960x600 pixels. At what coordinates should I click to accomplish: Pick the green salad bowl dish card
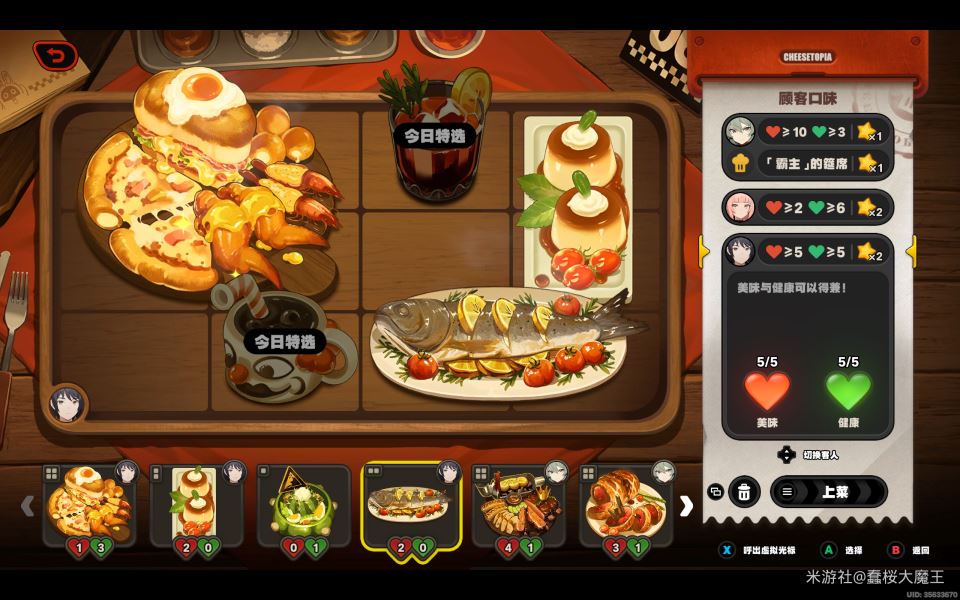(x=304, y=504)
